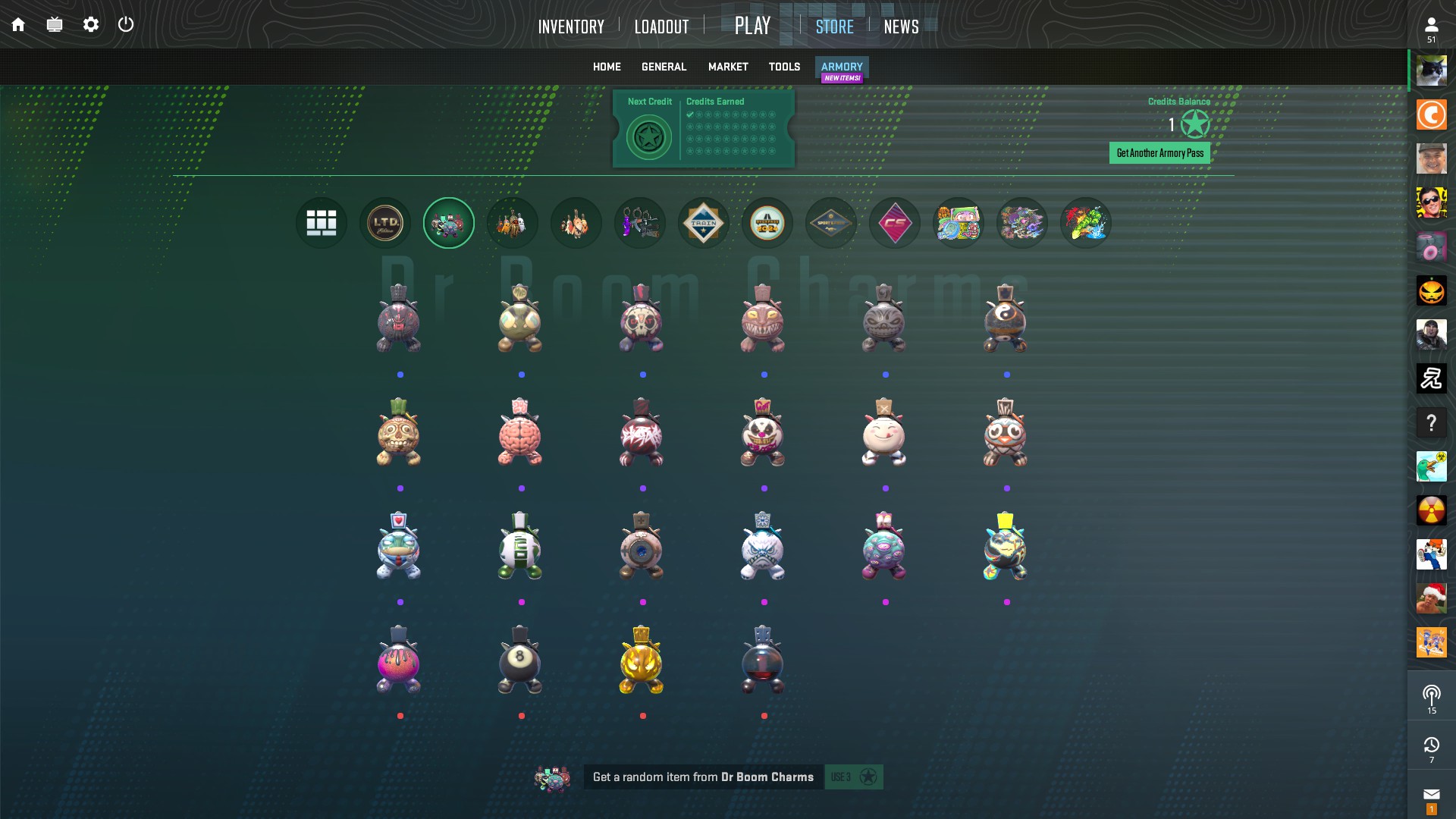The width and height of the screenshot is (1456, 819).
Task: Select the pink brain bomb charm
Action: click(520, 432)
